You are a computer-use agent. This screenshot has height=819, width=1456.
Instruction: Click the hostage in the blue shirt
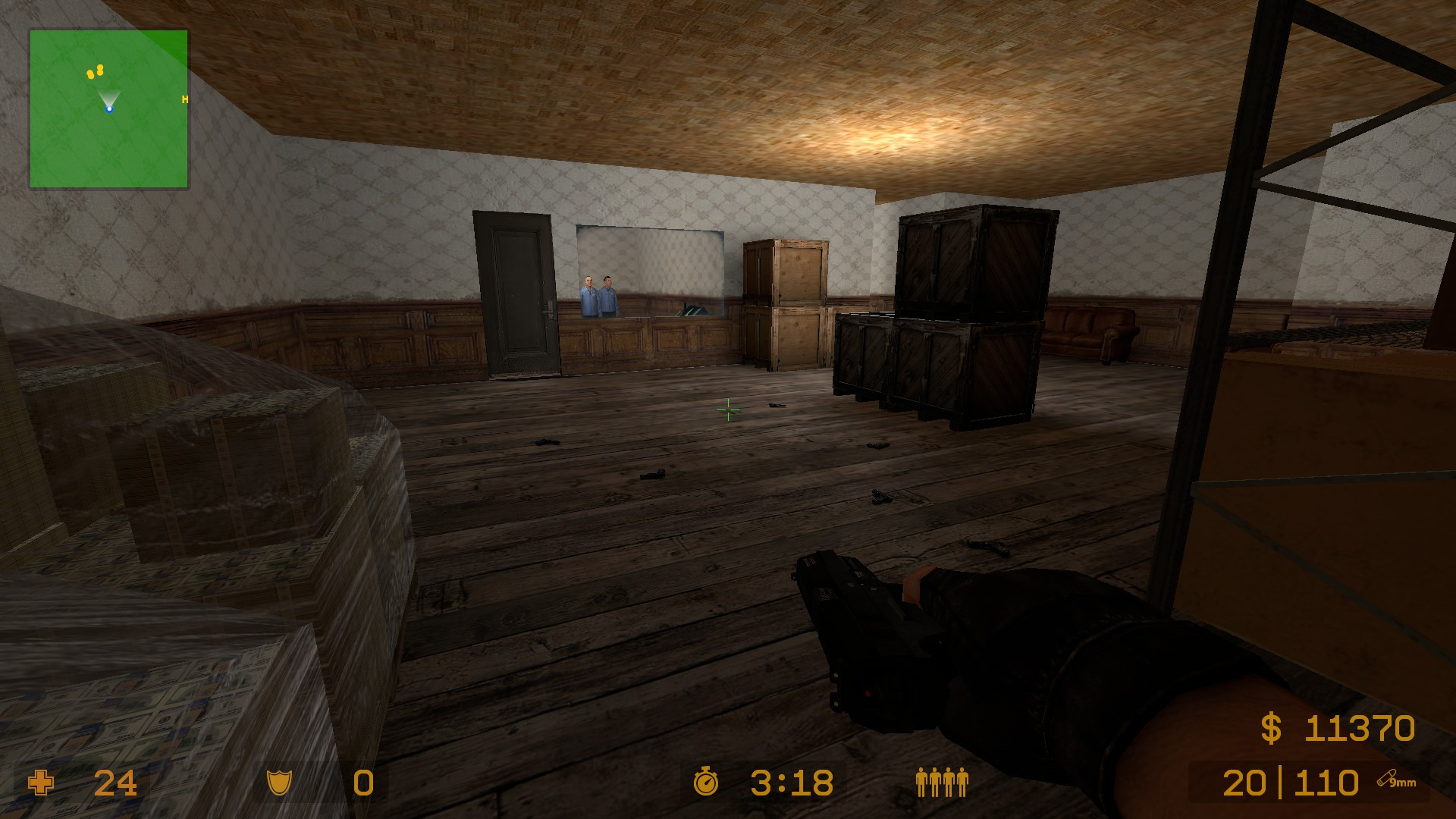(588, 294)
